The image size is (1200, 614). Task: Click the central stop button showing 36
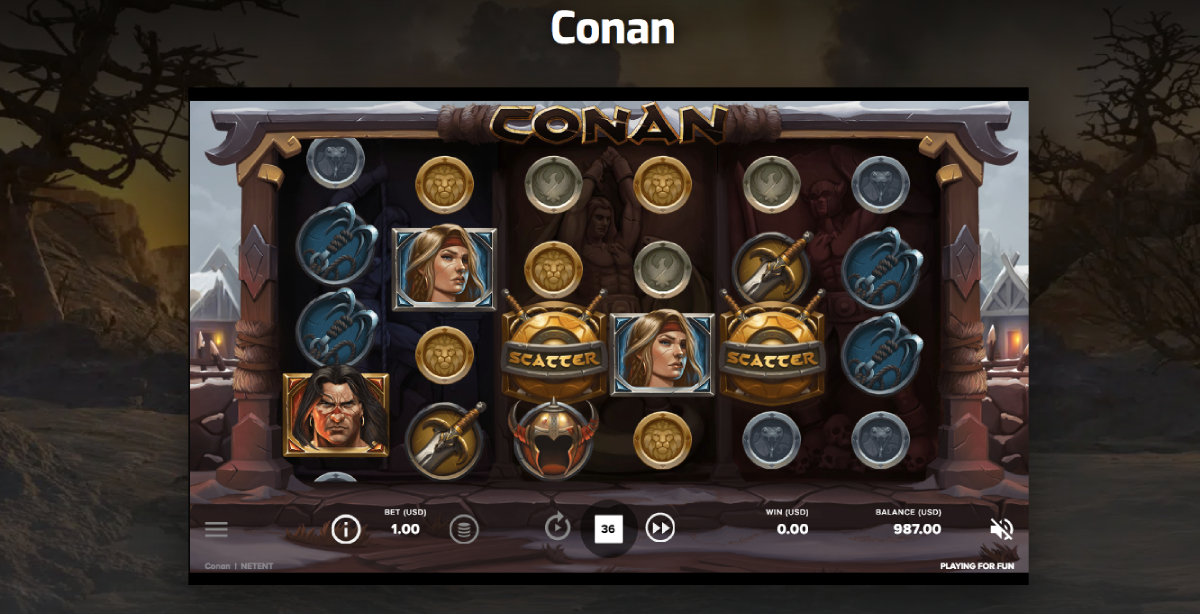608,528
